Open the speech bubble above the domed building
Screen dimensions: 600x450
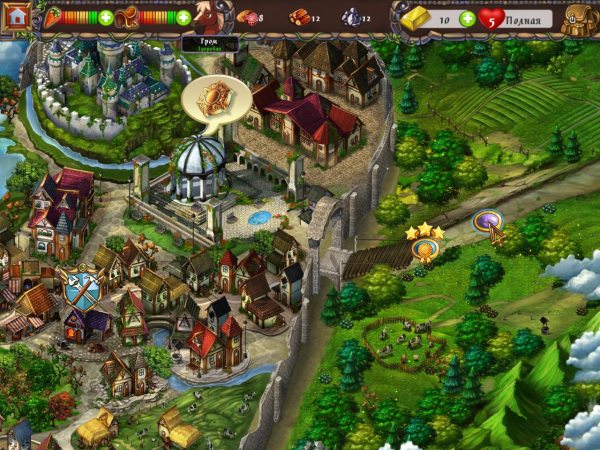click(211, 101)
